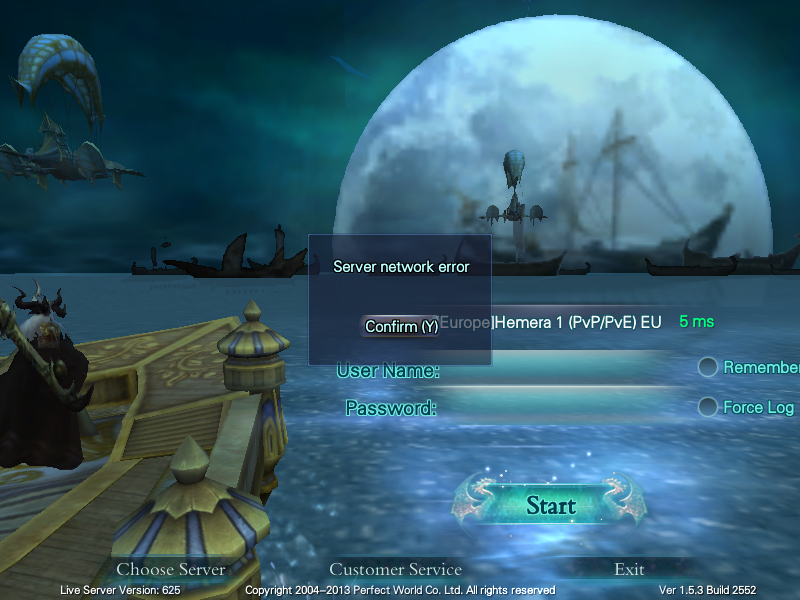Focus the Password field

point(560,408)
